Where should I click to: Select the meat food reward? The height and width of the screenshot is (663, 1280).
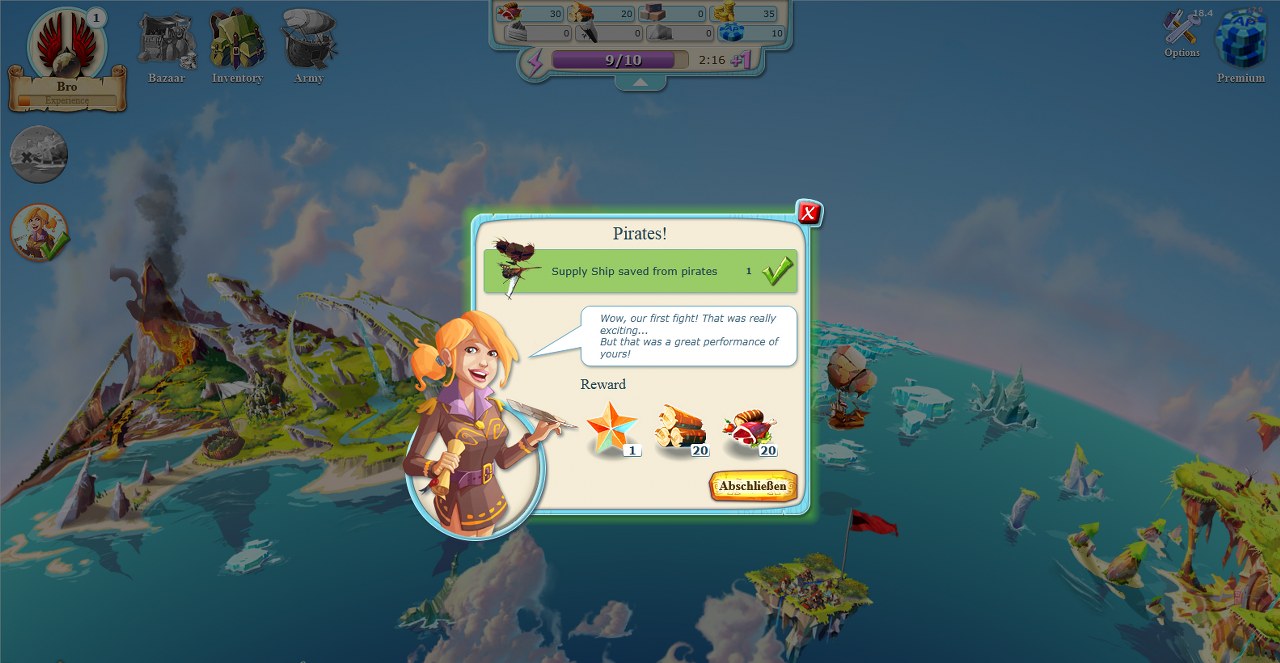pyautogui.click(x=750, y=430)
